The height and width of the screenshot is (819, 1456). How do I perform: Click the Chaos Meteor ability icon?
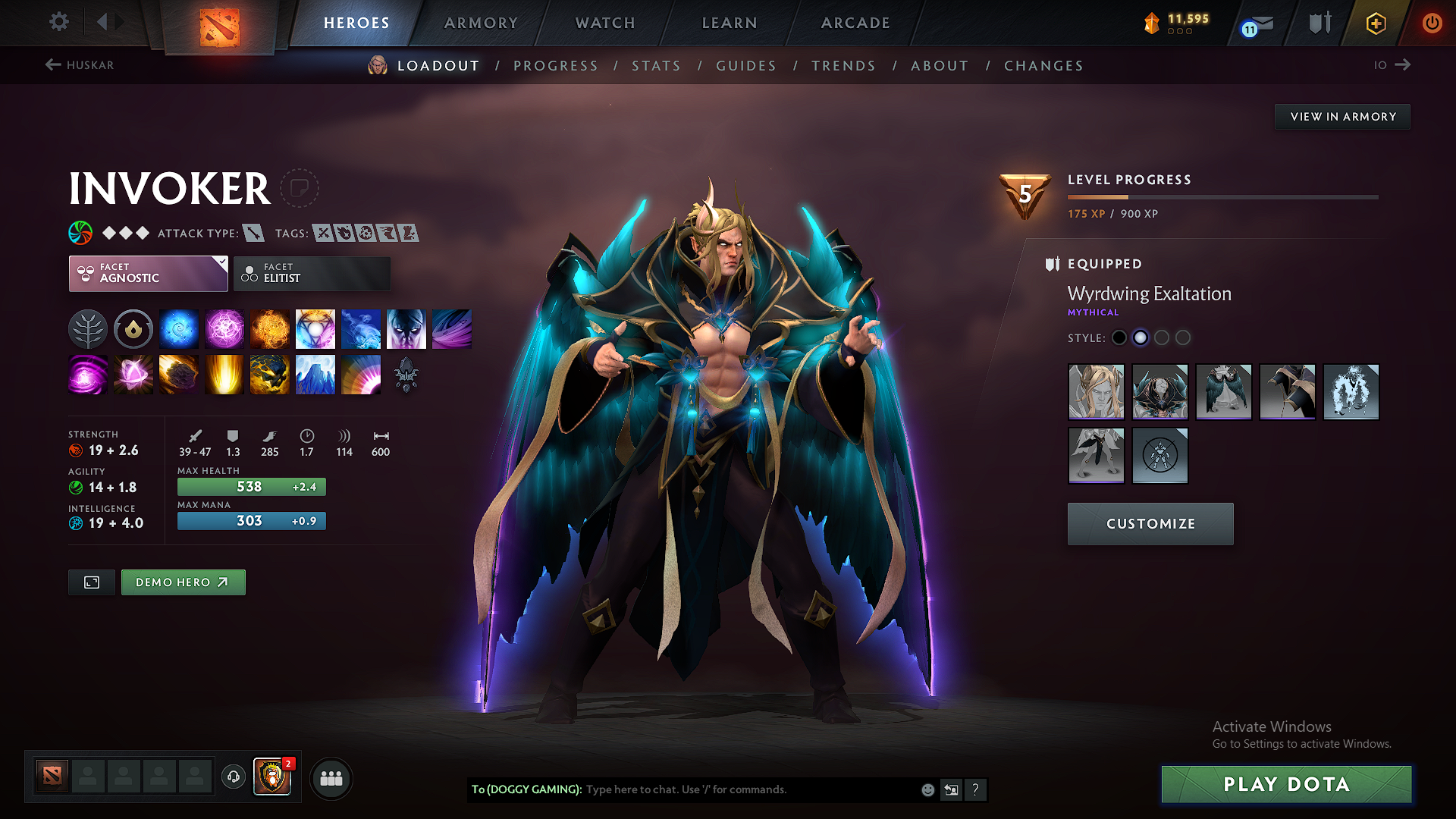178,374
